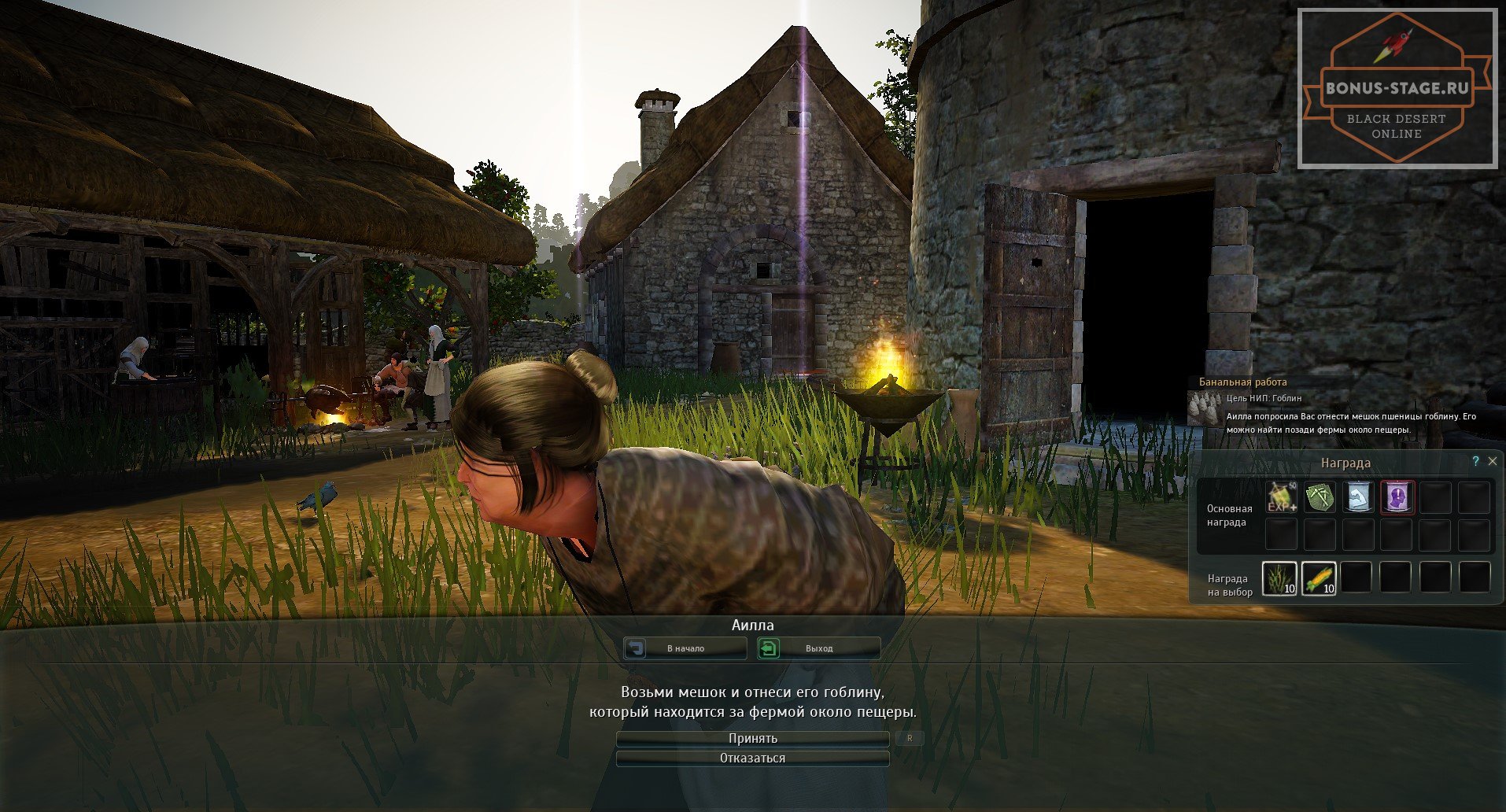This screenshot has height=812, width=1506.
Task: Choose the corn cob reward
Action: (1319, 578)
